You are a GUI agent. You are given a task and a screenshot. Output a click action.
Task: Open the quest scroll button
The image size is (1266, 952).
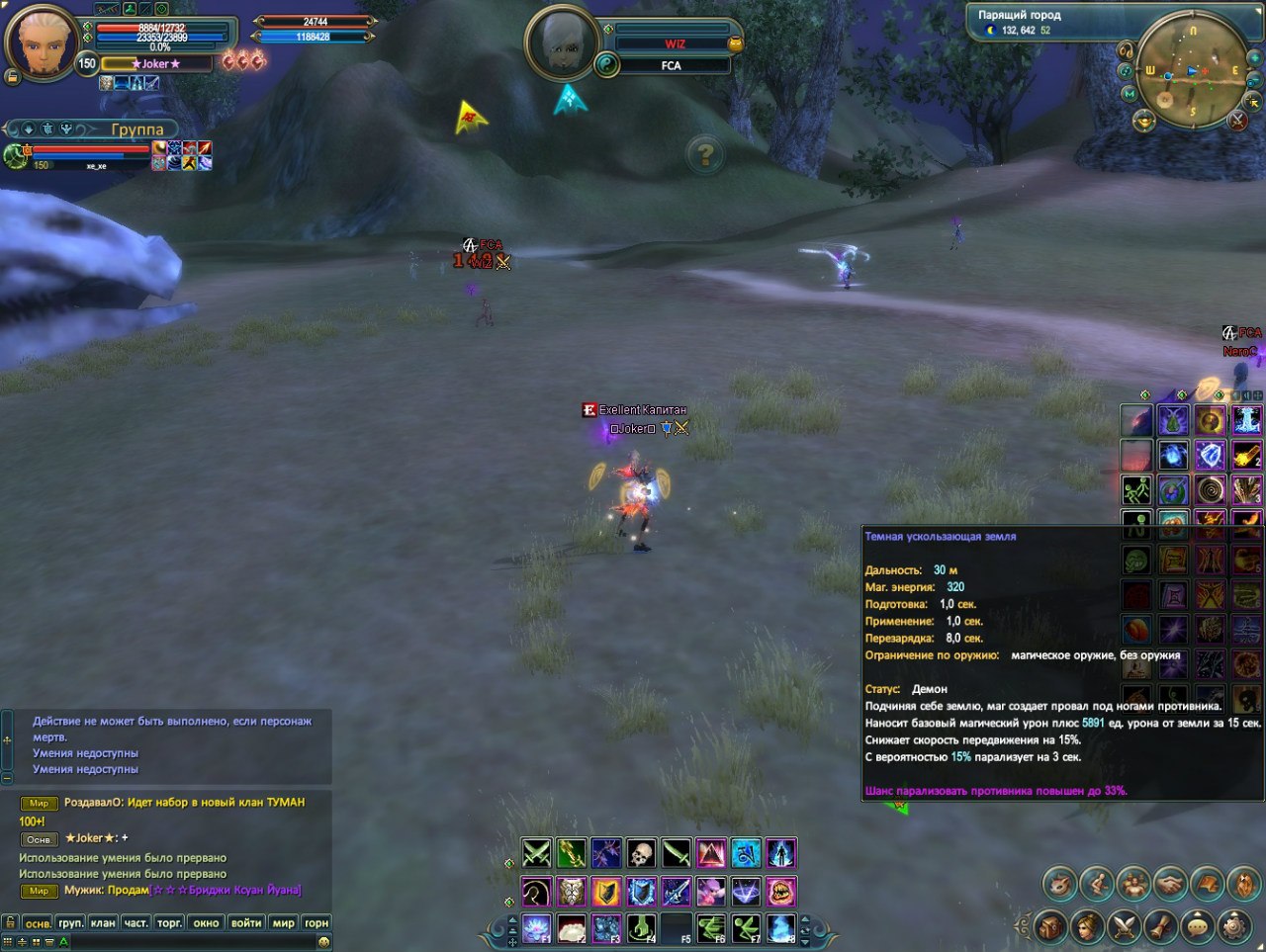[1160, 926]
